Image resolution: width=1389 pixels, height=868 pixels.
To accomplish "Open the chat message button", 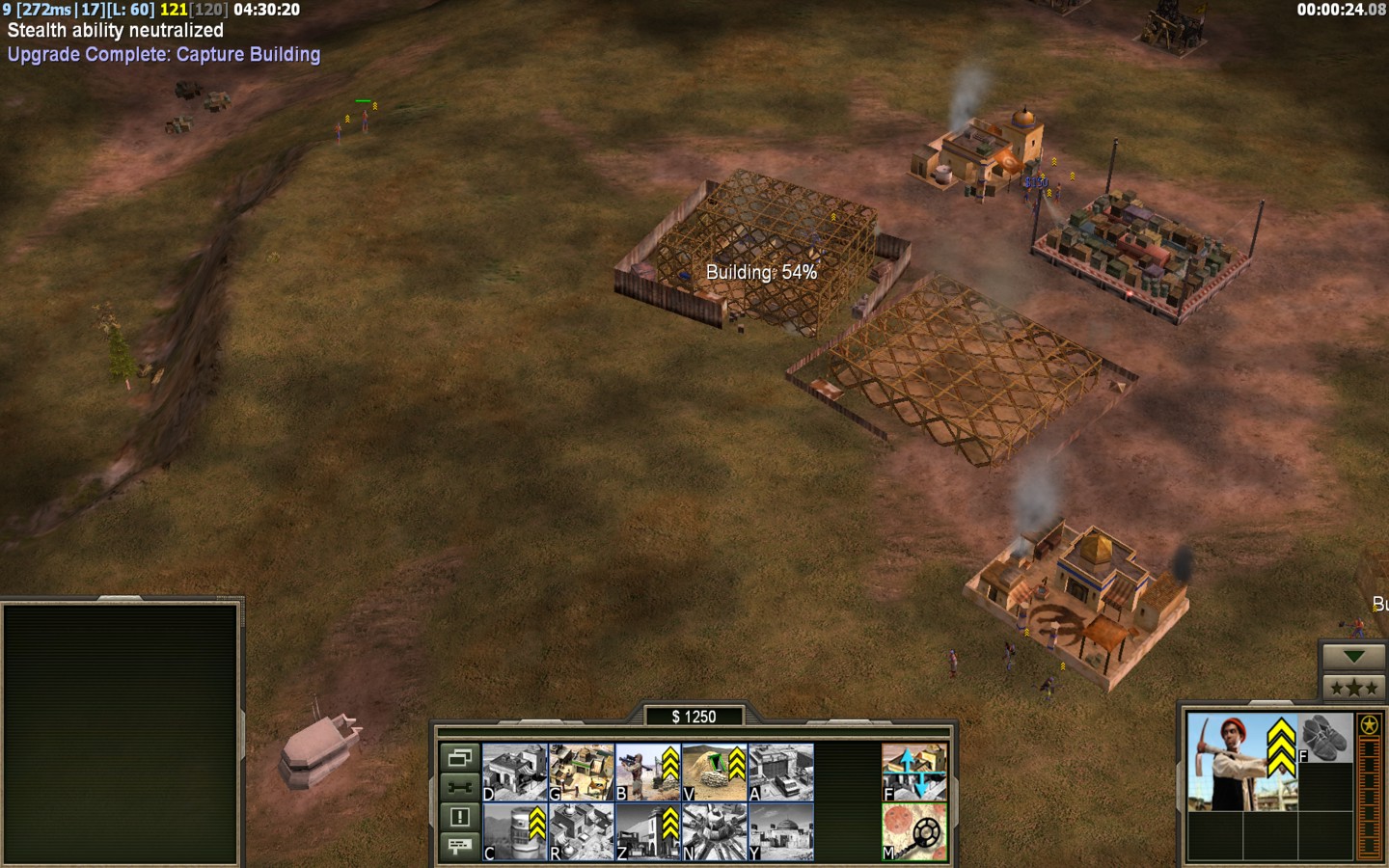I will click(459, 846).
